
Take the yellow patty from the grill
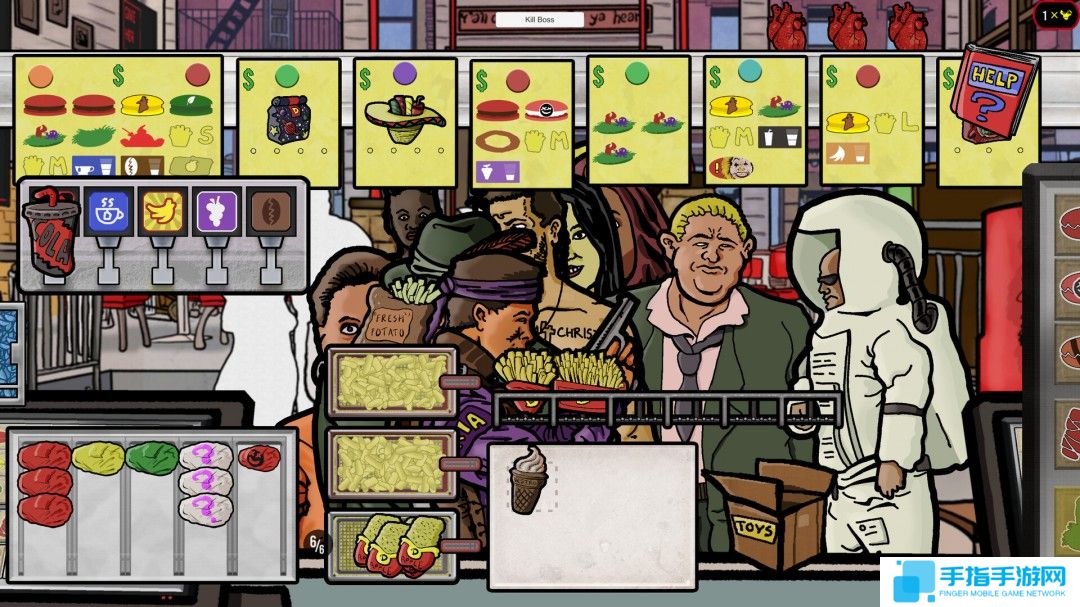tap(98, 459)
